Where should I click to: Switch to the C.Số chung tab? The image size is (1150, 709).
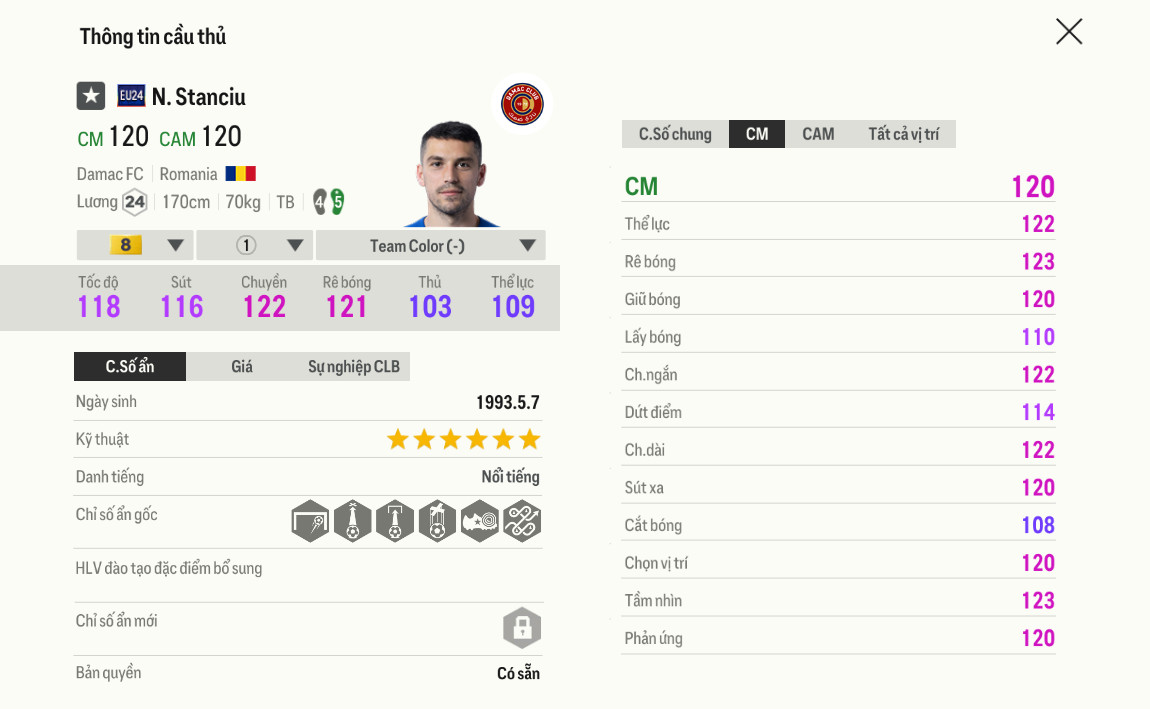pyautogui.click(x=675, y=134)
